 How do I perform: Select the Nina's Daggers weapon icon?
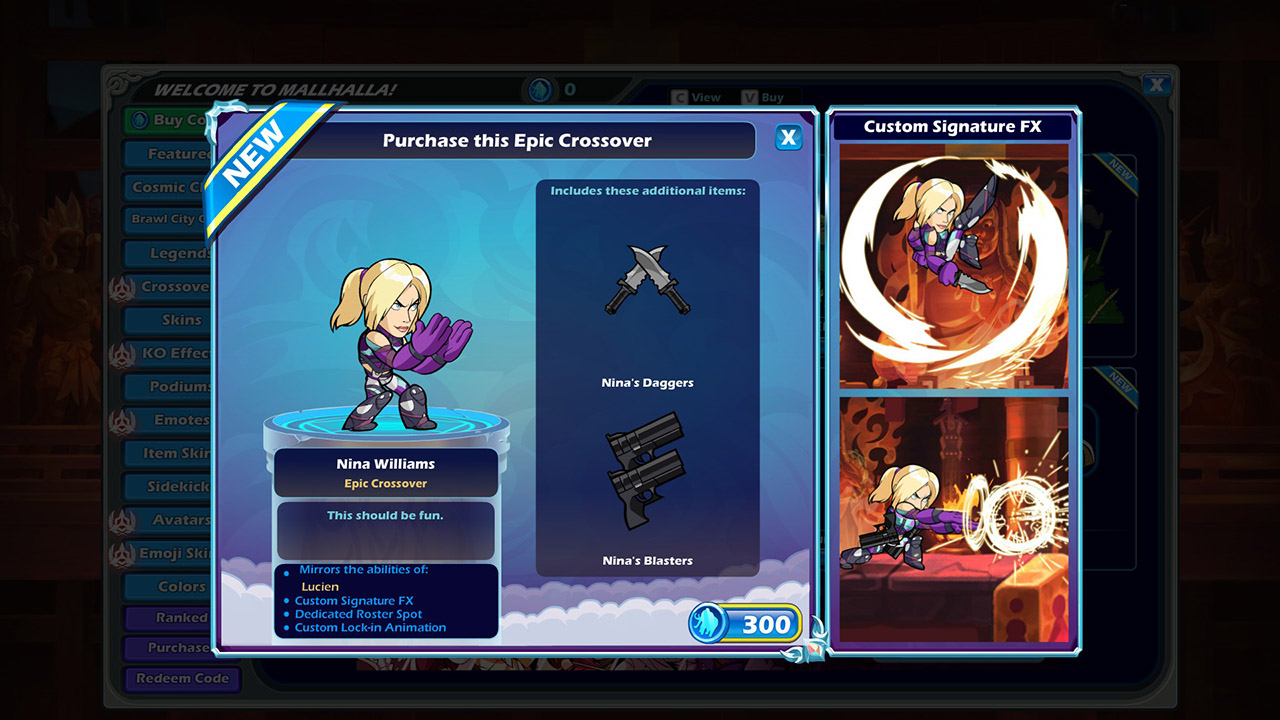648,283
